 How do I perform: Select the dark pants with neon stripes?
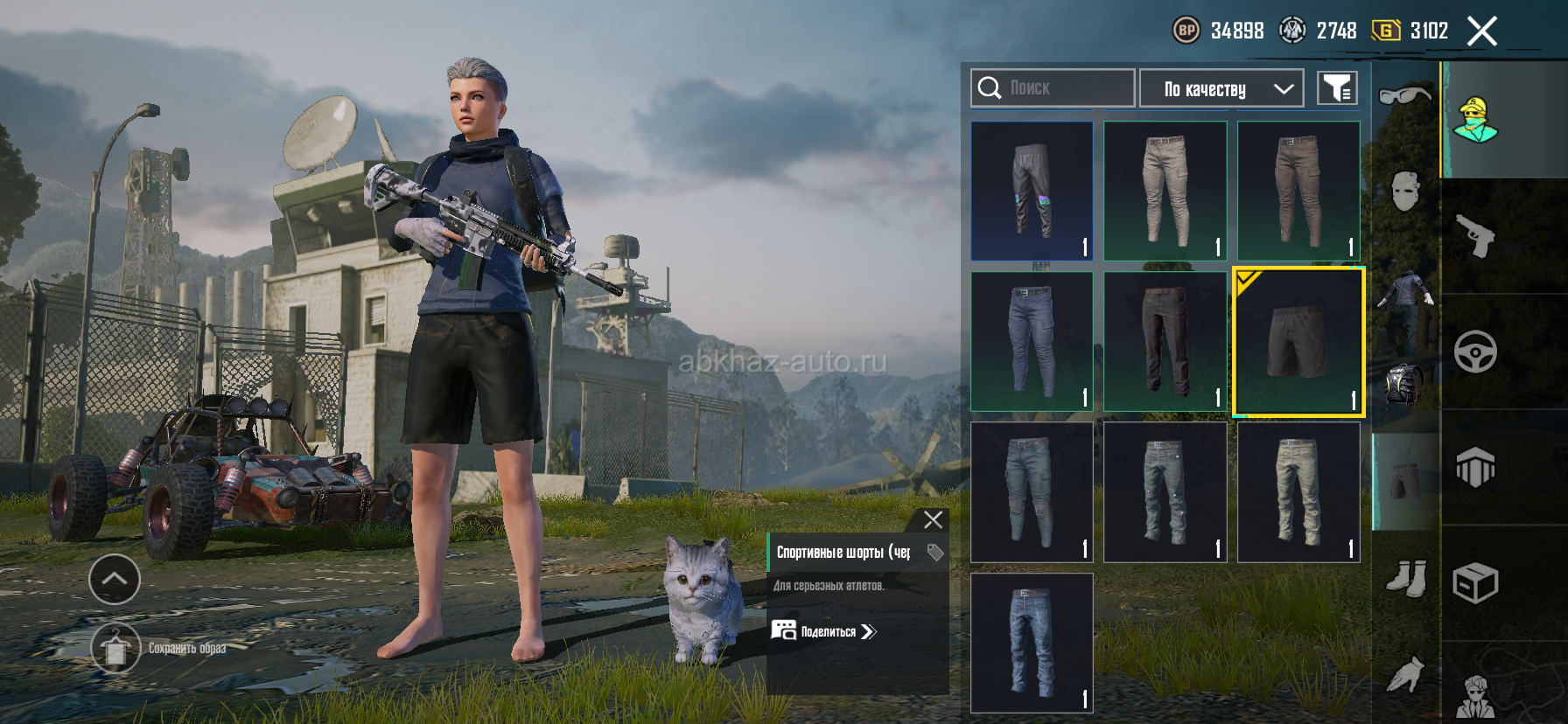[x=1032, y=191]
